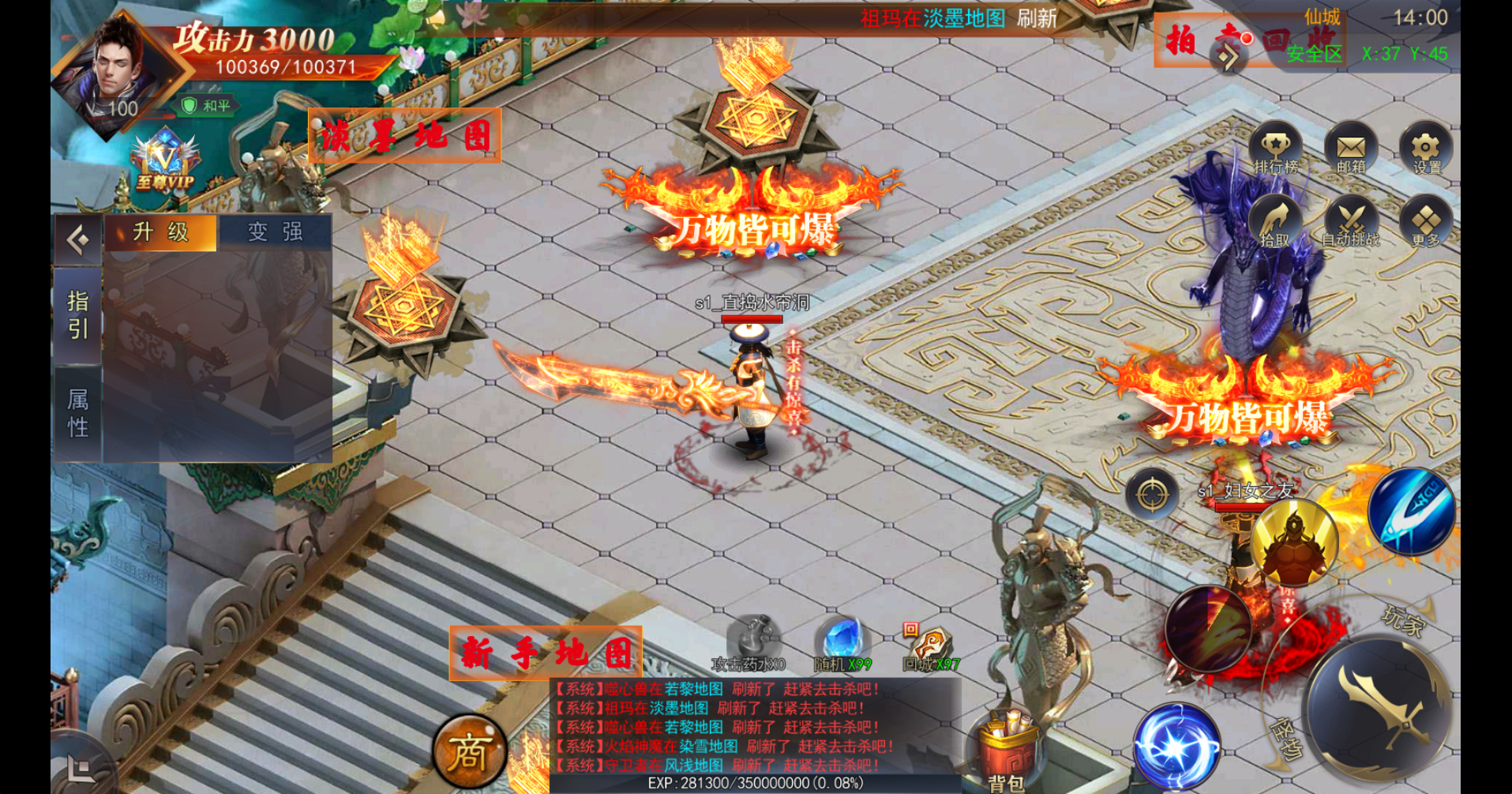Screen dimensions: 1512x794
Task: Open the 设置 settings gear
Action: coord(1426,146)
